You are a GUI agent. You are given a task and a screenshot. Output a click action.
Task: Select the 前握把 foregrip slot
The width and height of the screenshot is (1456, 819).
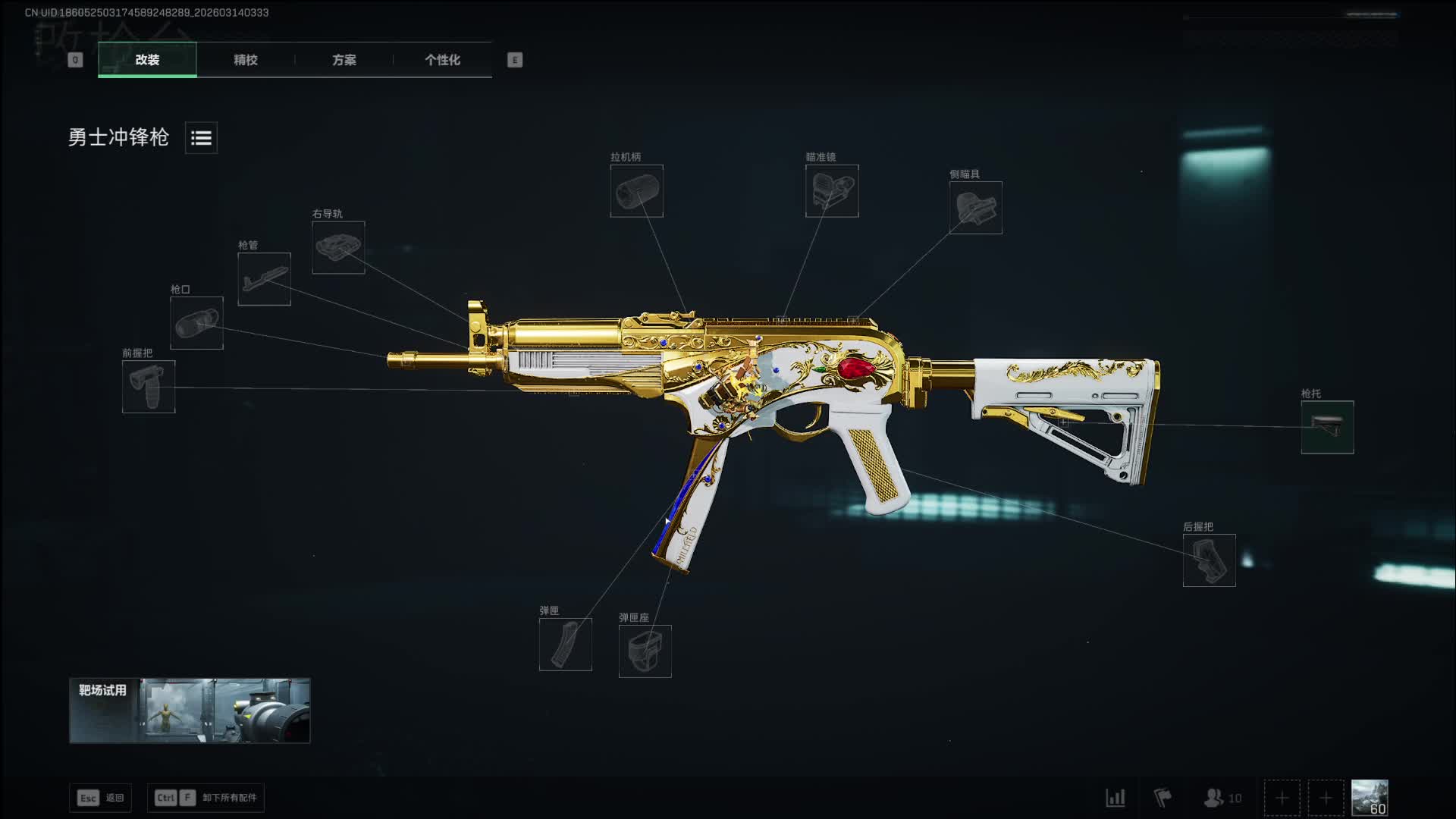(x=149, y=387)
